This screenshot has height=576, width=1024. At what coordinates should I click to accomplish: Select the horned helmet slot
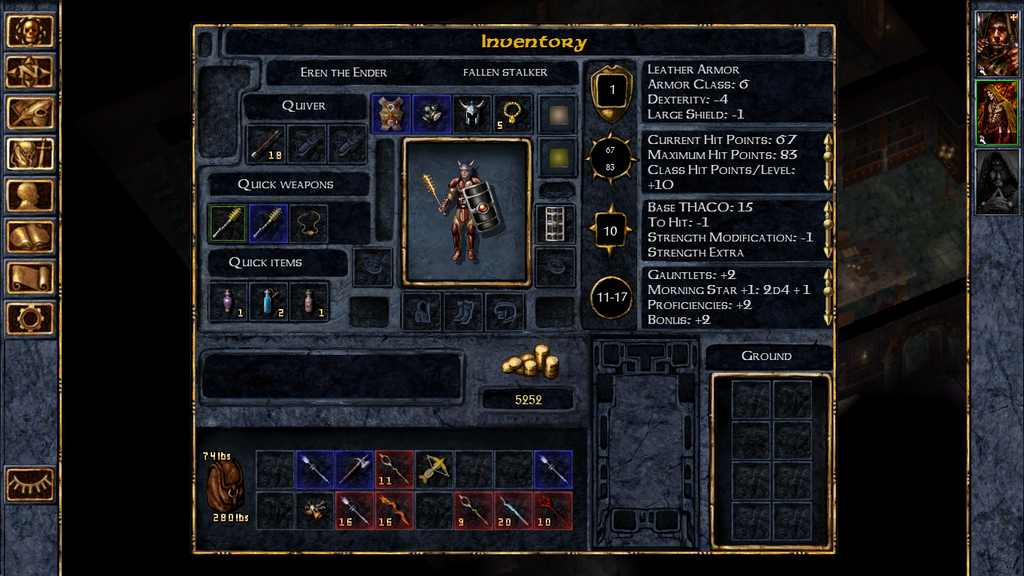click(472, 113)
